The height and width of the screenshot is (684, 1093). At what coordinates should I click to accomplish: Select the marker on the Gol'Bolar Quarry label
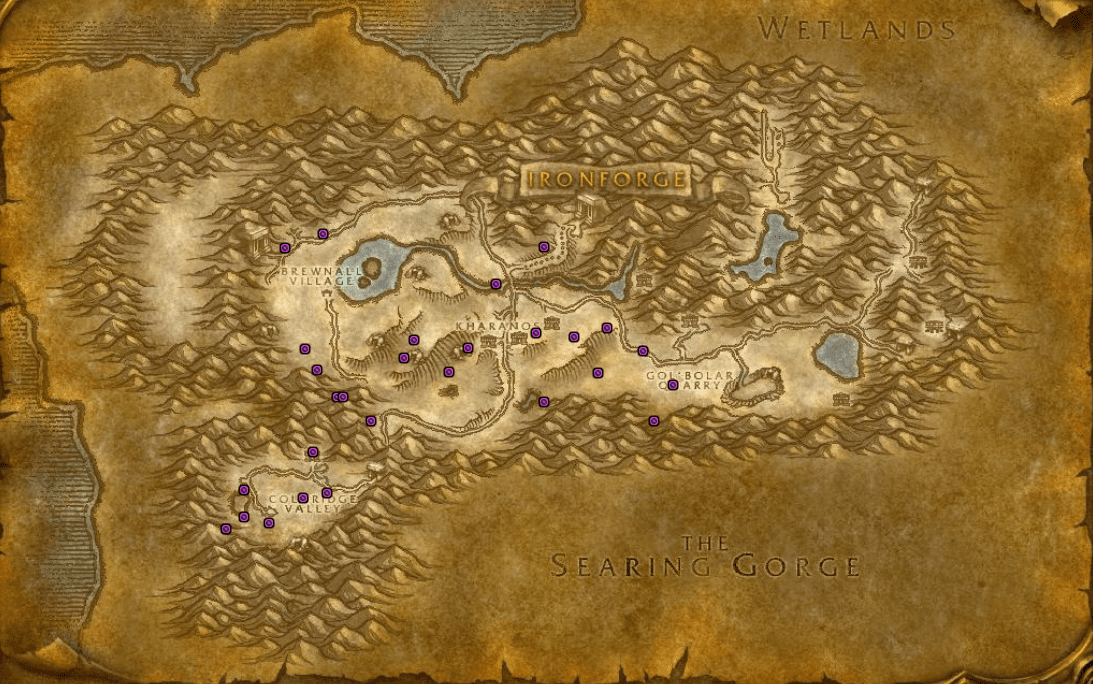[x=673, y=385]
